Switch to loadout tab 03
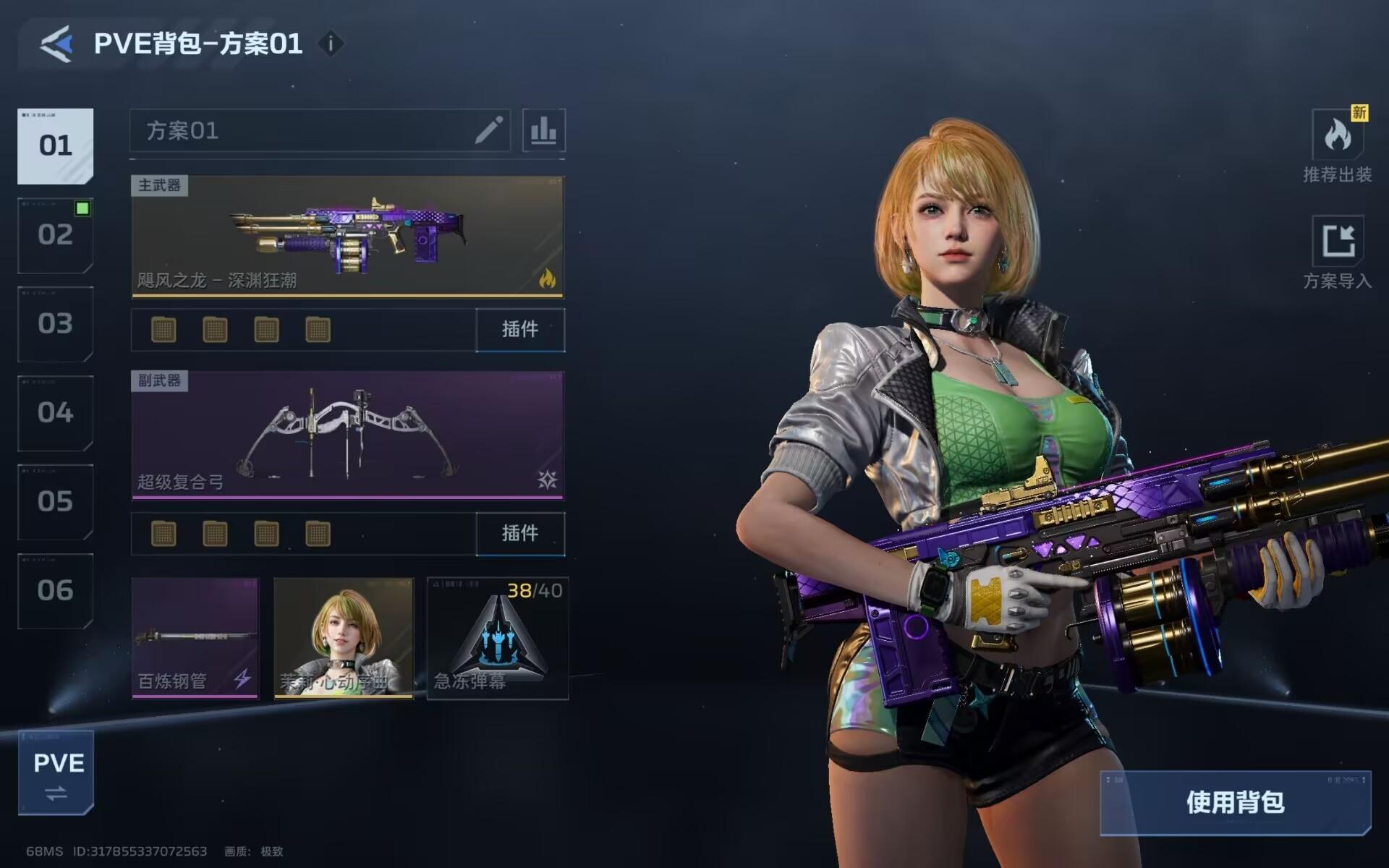The width and height of the screenshot is (1389, 868). (56, 324)
